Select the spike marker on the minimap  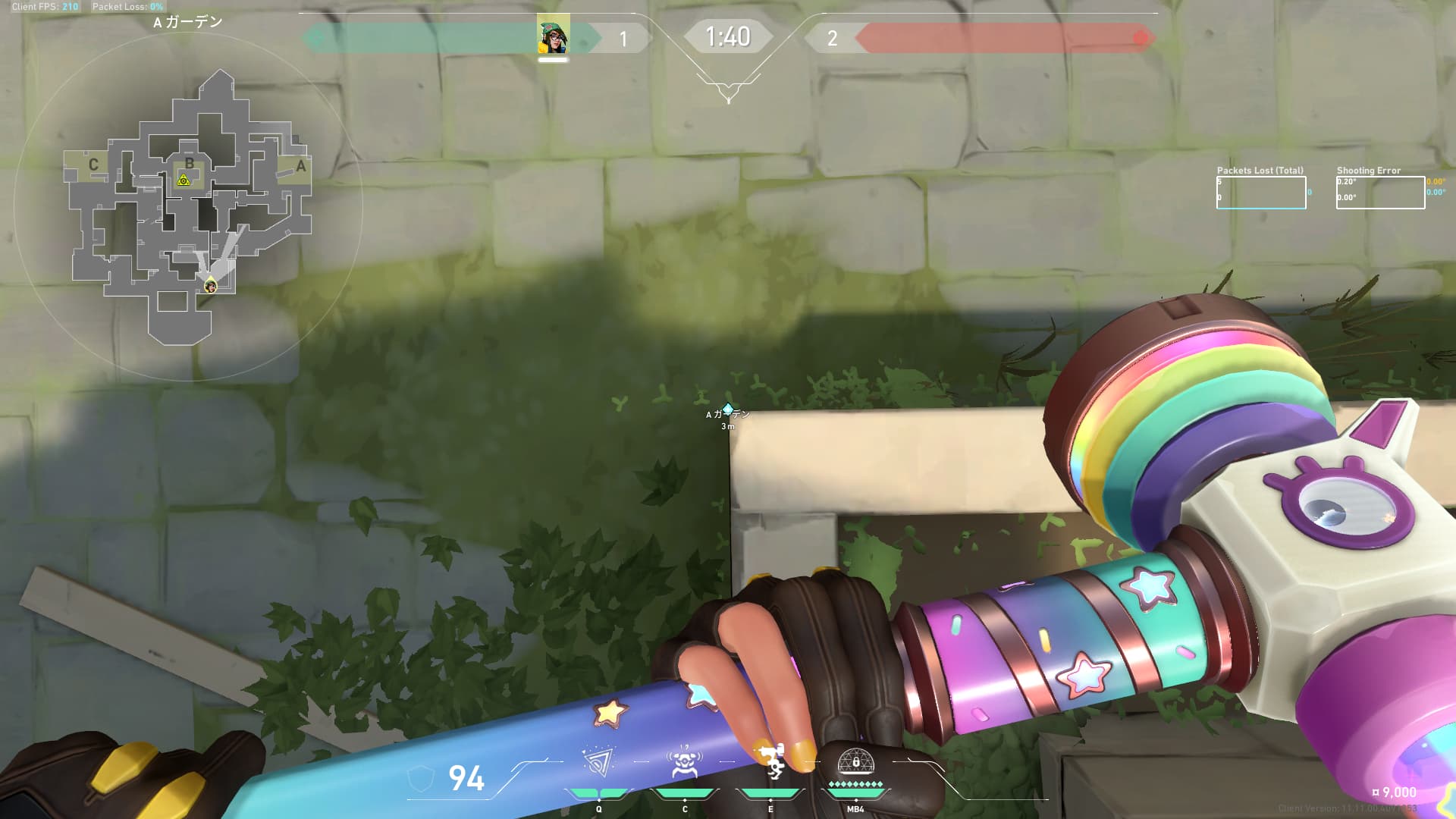point(183,180)
